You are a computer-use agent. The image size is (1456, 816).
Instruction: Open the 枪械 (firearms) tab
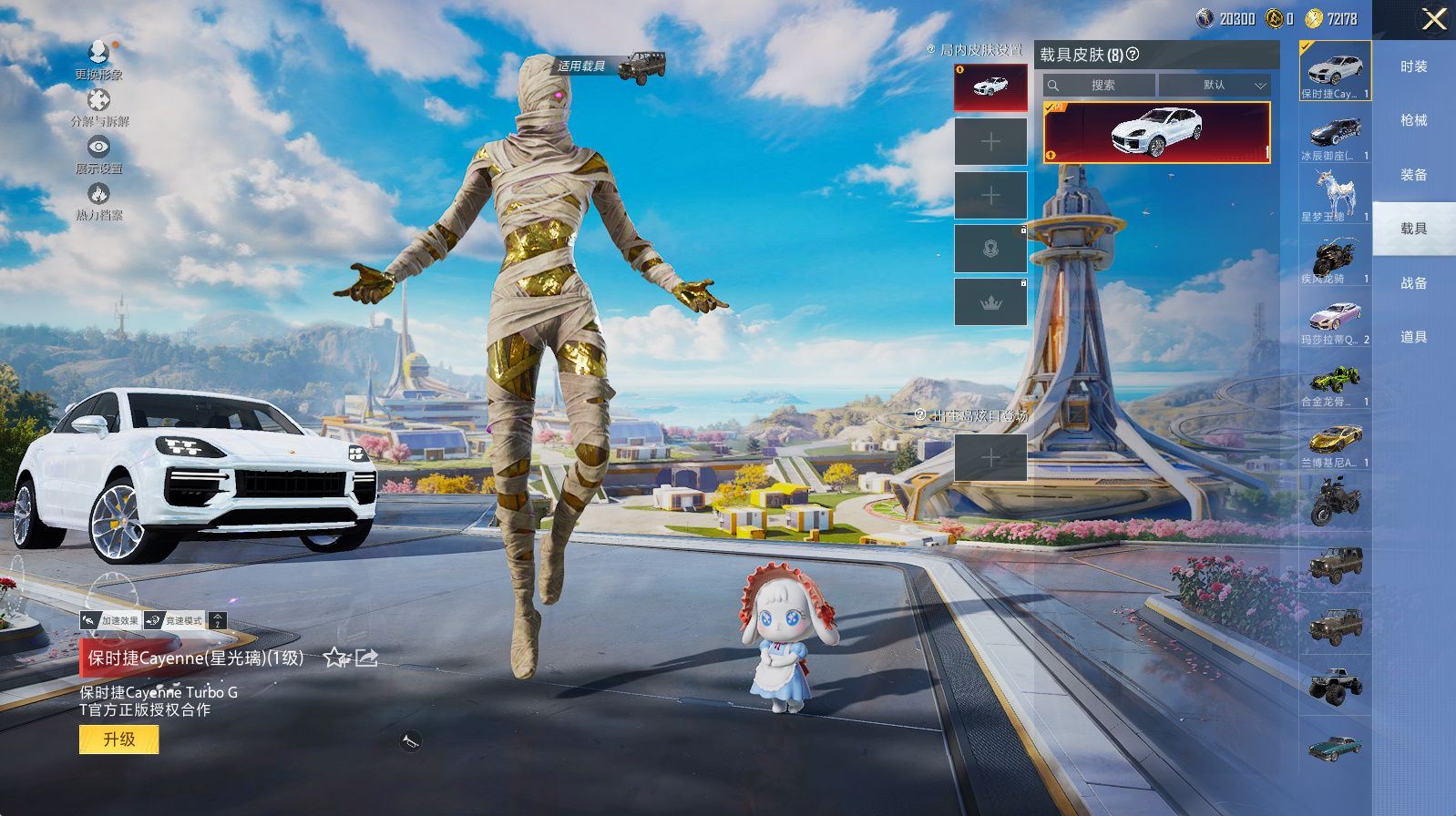(x=1413, y=120)
